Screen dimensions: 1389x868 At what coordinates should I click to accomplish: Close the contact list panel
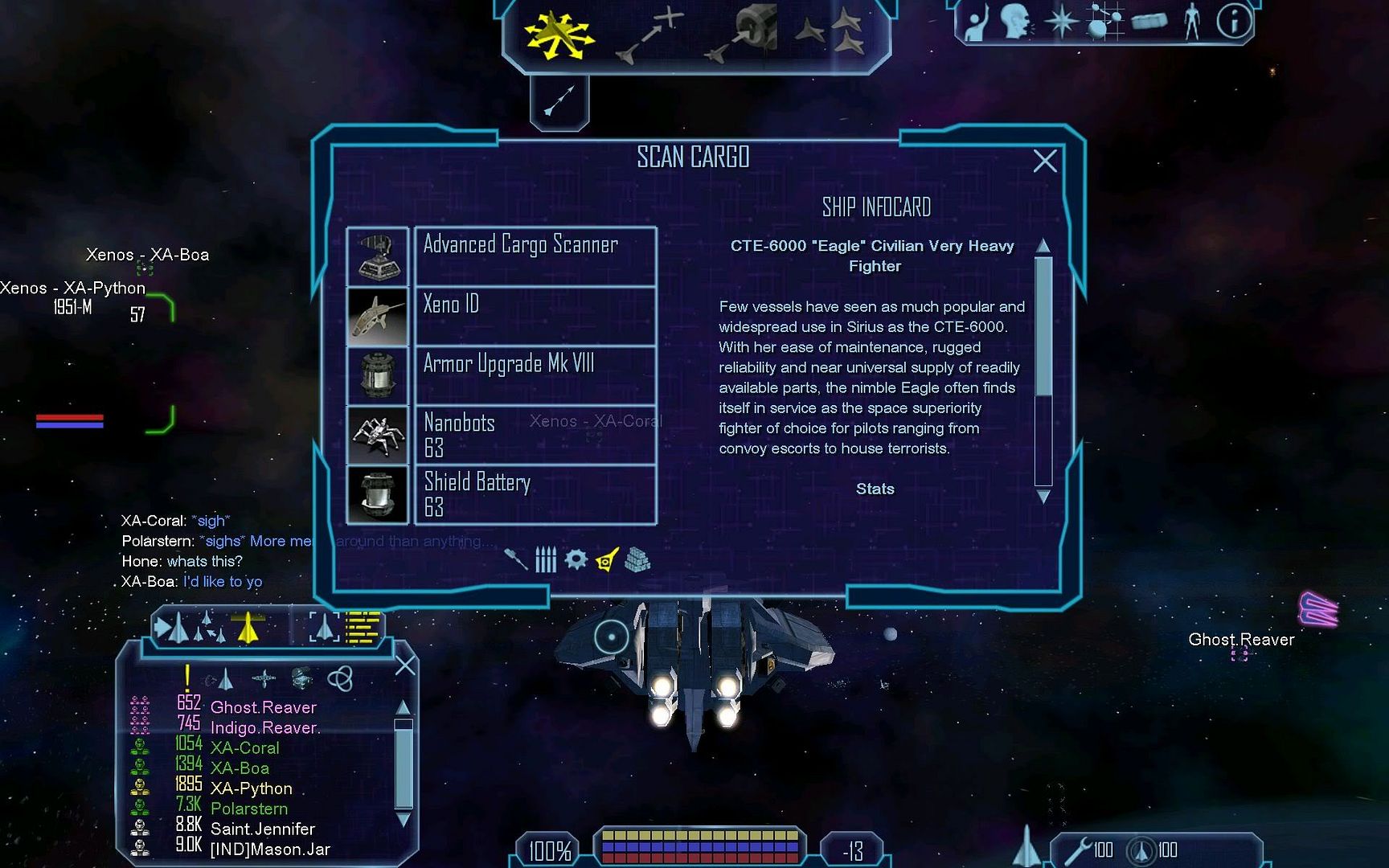pyautogui.click(x=405, y=665)
